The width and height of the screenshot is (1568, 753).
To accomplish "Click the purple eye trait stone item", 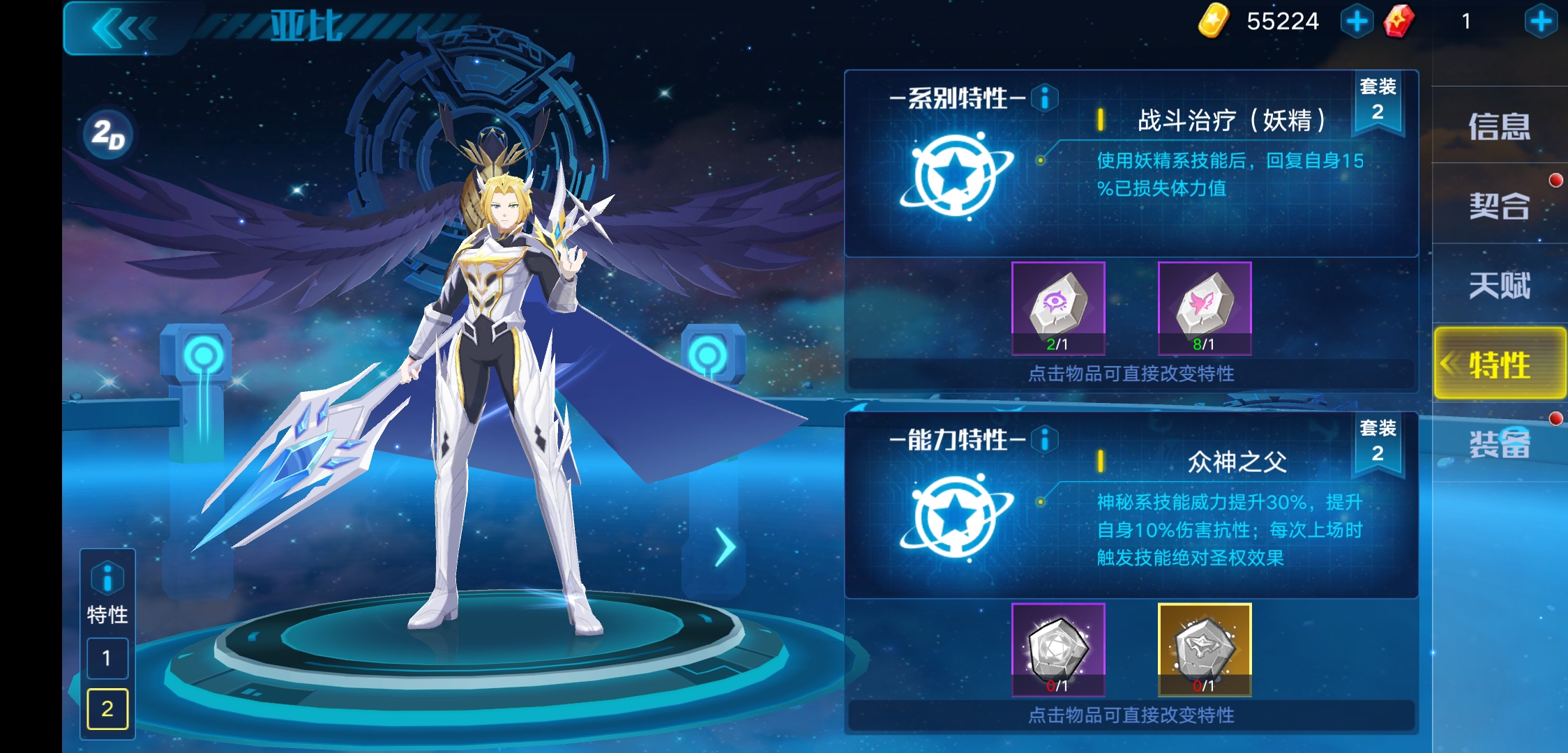I will click(1059, 307).
